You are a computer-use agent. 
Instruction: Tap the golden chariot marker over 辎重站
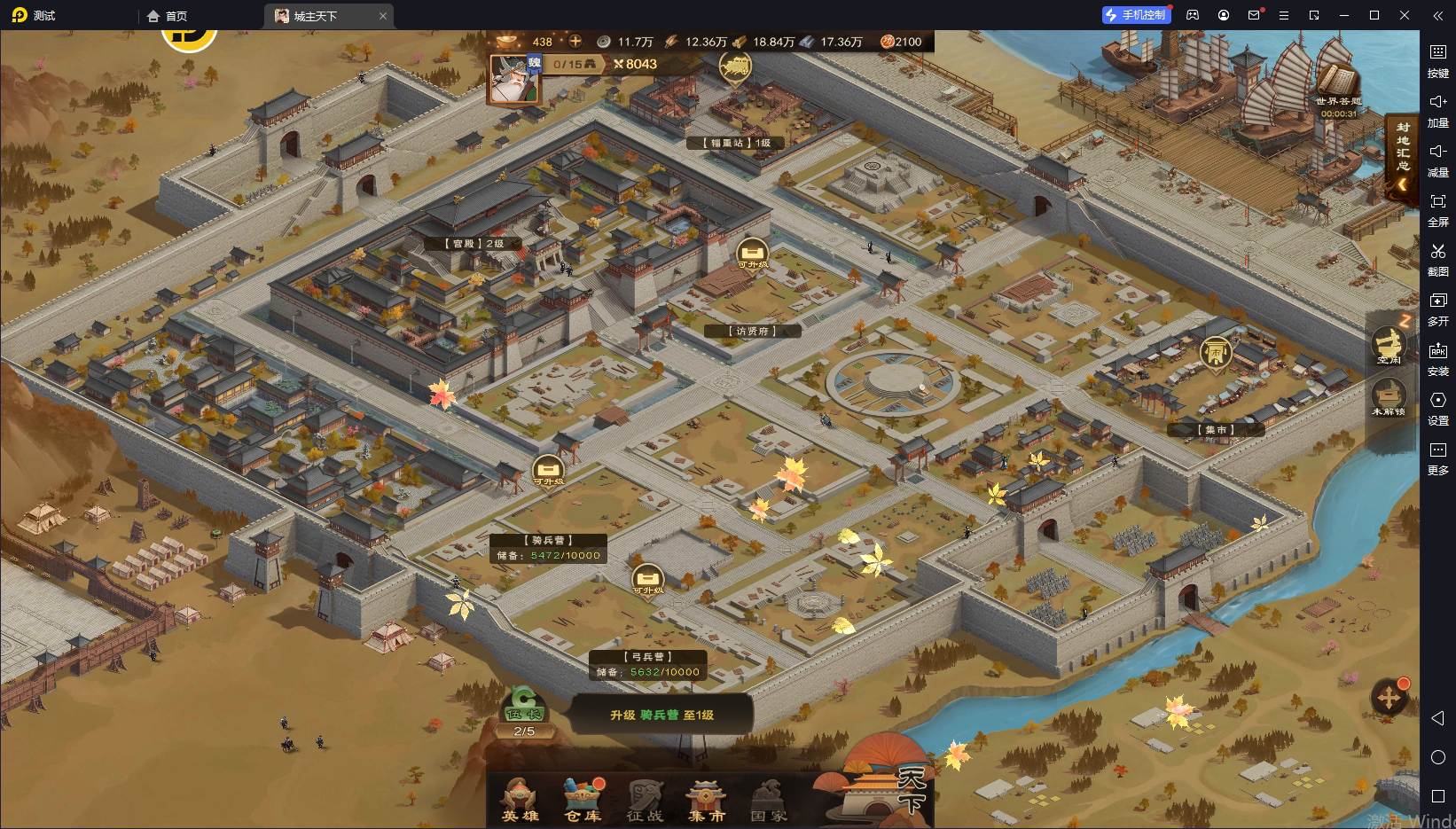coord(734,66)
